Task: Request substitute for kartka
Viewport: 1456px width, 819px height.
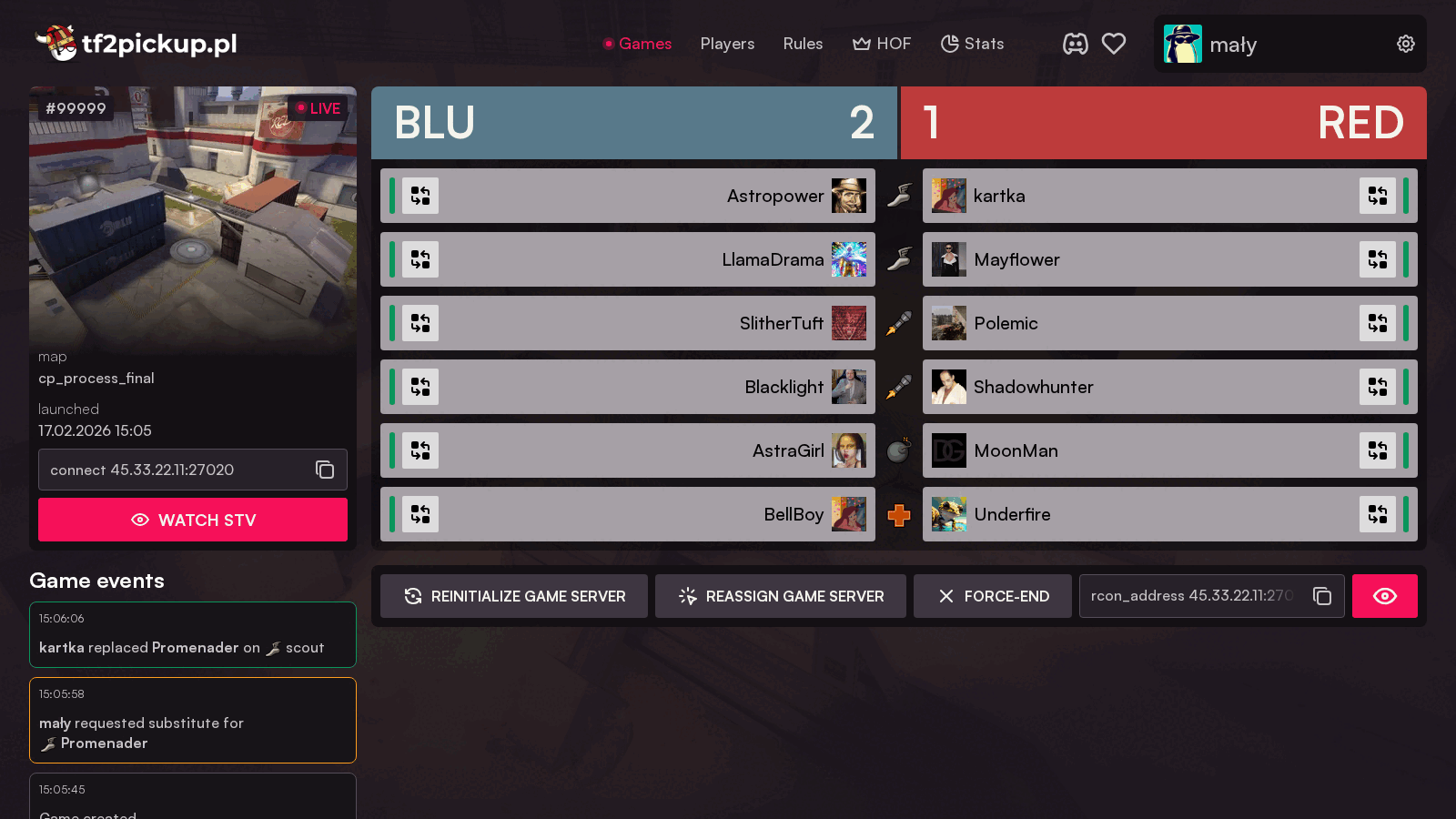Action: pyautogui.click(x=1378, y=196)
